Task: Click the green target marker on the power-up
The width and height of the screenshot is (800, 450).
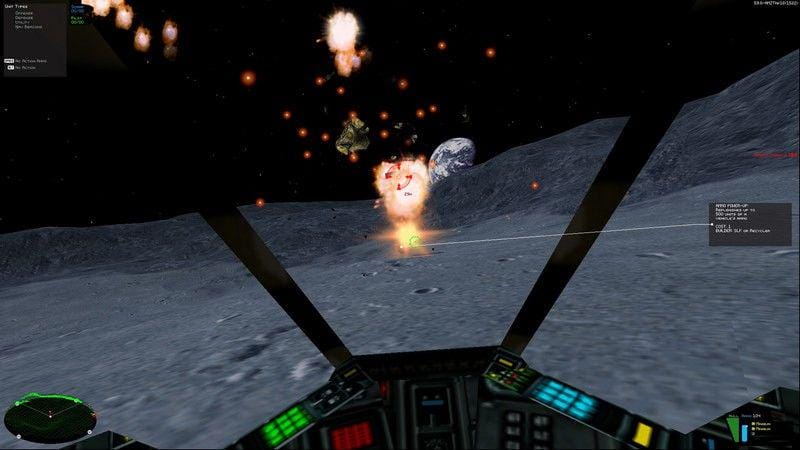Action: pos(413,240)
